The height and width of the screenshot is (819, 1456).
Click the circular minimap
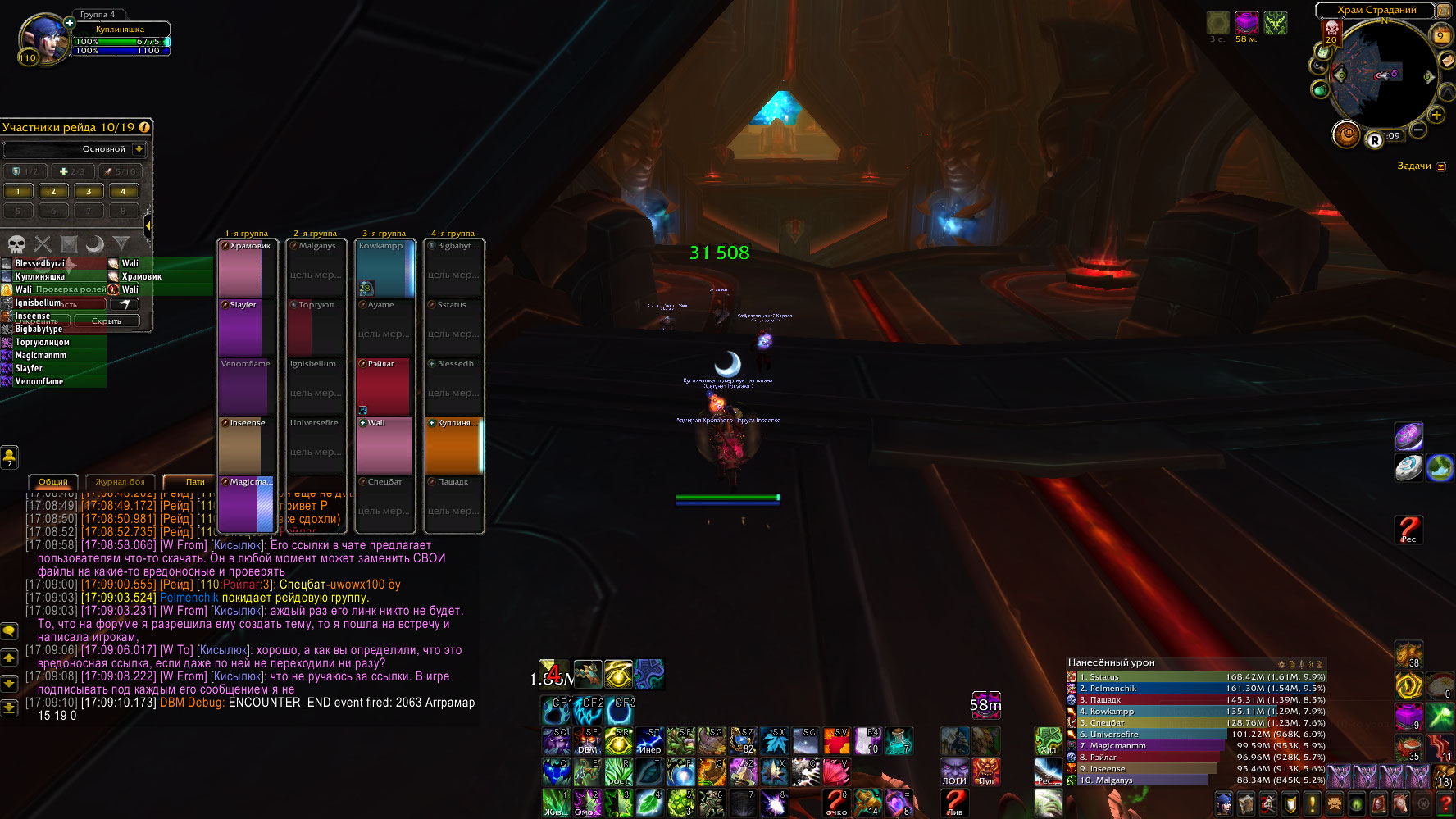(x=1382, y=75)
